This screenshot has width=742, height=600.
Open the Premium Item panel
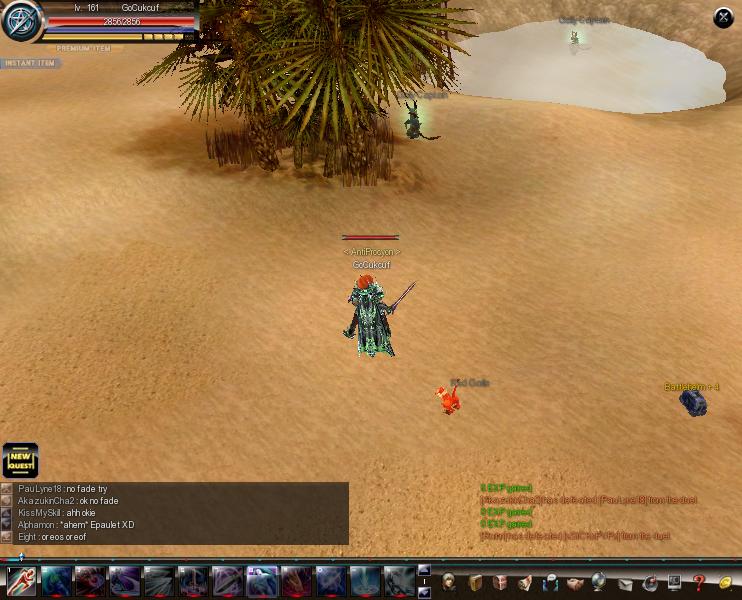[x=84, y=48]
